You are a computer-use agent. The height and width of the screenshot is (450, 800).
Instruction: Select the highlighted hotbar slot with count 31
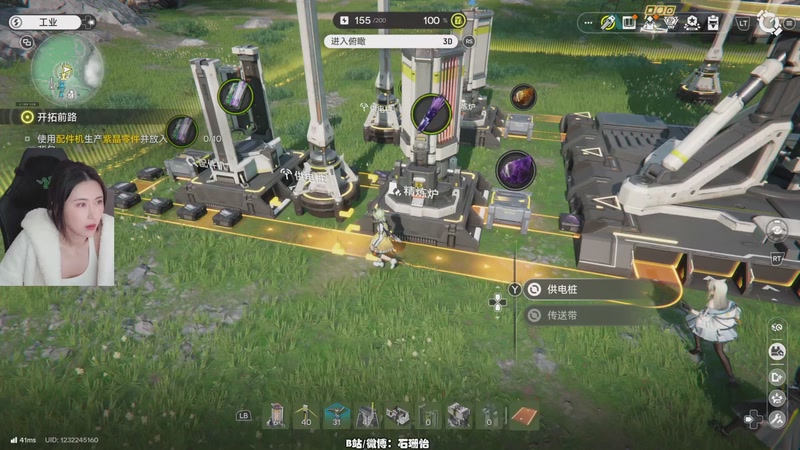(x=336, y=415)
